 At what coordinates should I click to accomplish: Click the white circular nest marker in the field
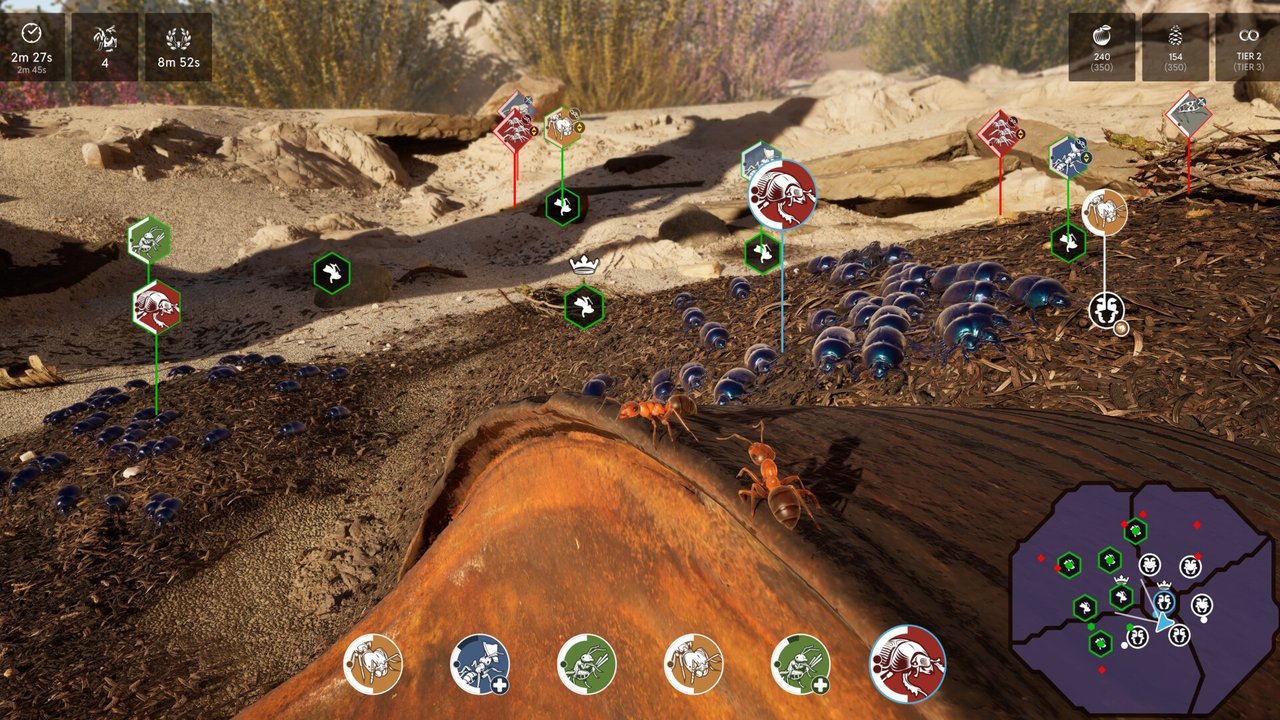coord(1106,309)
